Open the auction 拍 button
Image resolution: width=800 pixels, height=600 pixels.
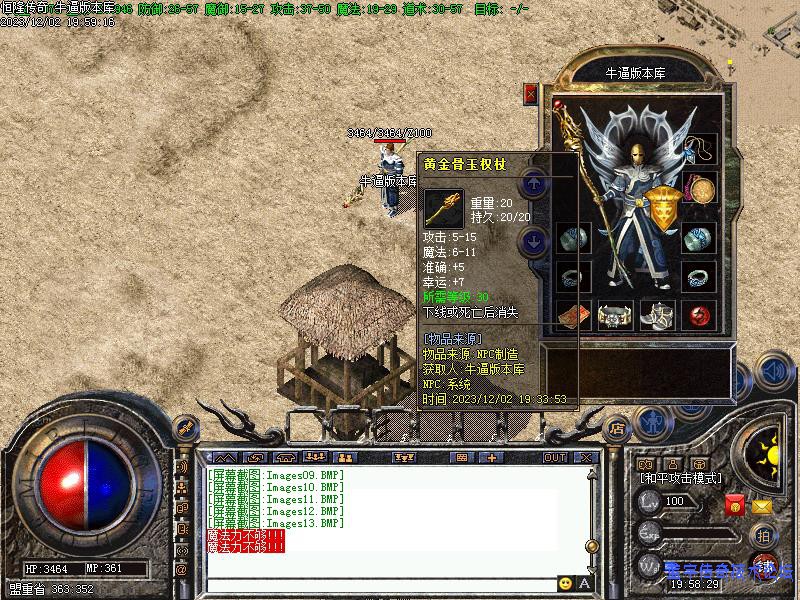(x=762, y=535)
